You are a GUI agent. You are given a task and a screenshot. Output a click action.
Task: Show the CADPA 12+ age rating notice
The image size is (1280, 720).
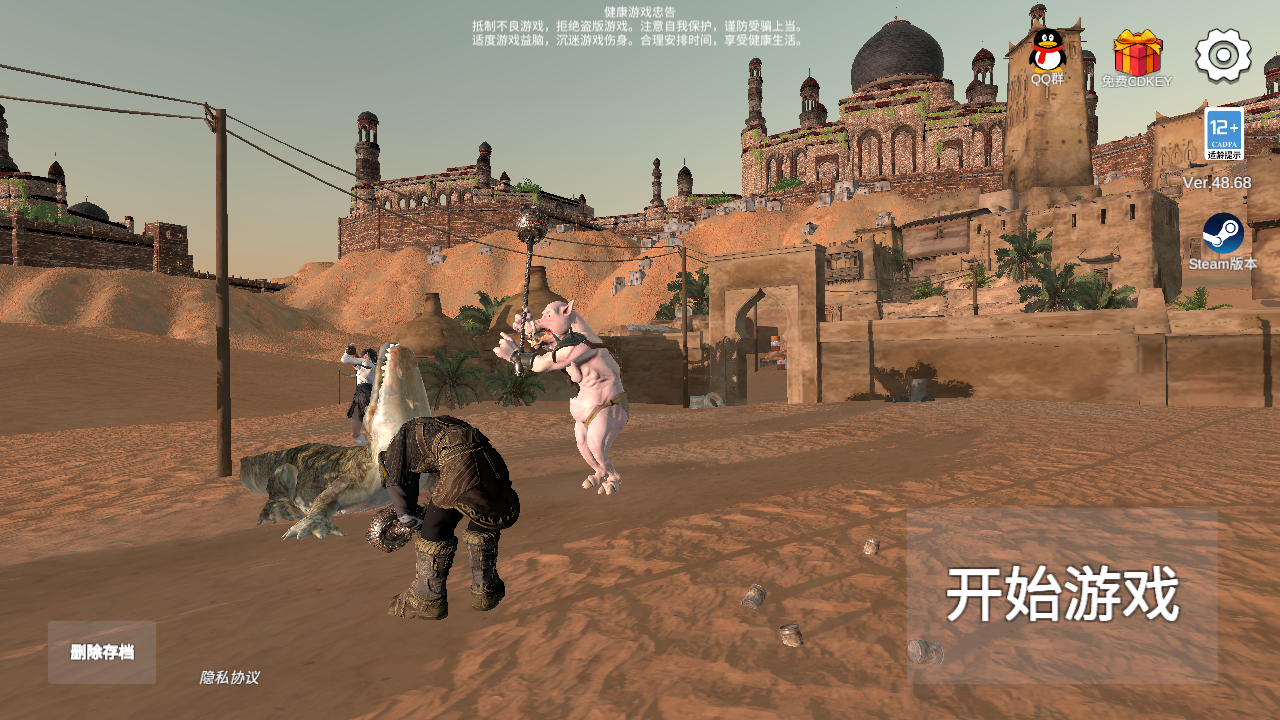[x=1224, y=134]
